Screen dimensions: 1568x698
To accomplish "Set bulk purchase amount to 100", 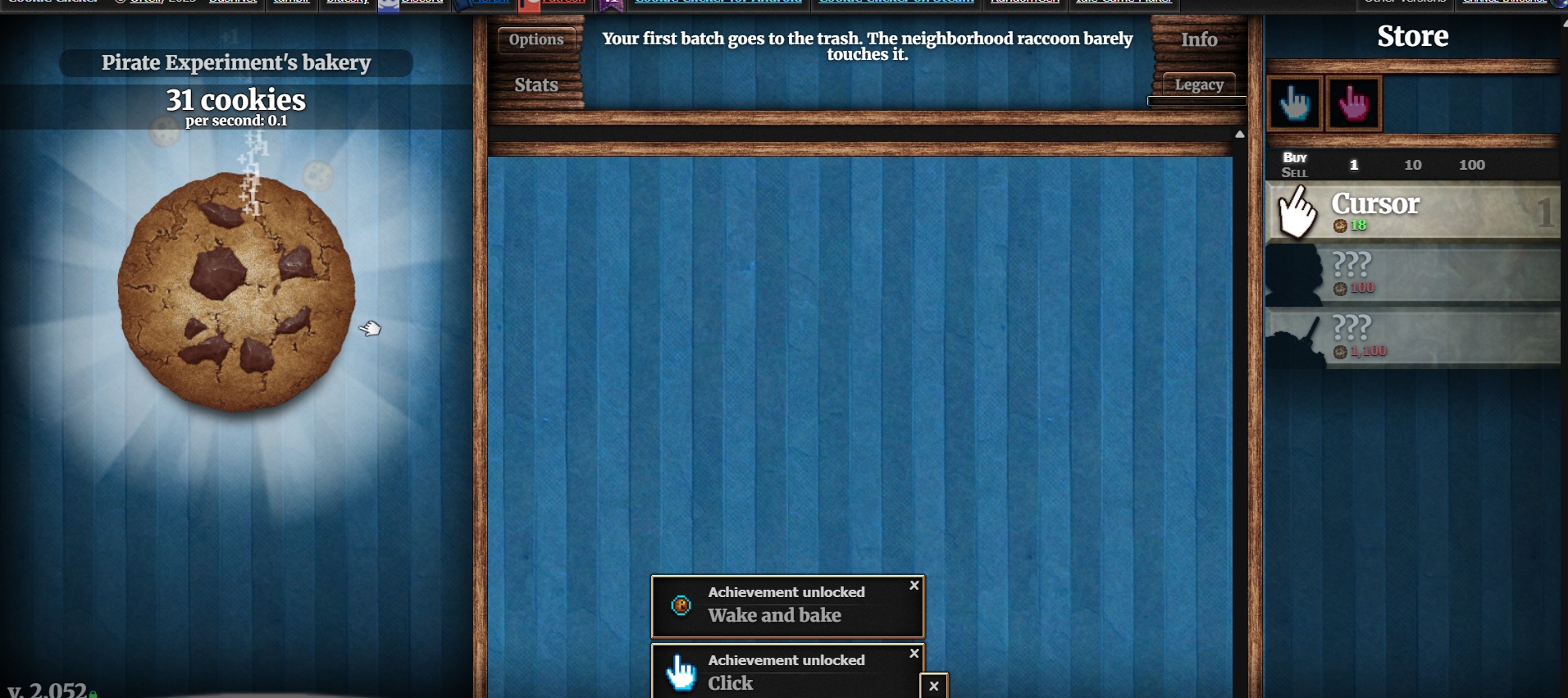I will (1472, 164).
